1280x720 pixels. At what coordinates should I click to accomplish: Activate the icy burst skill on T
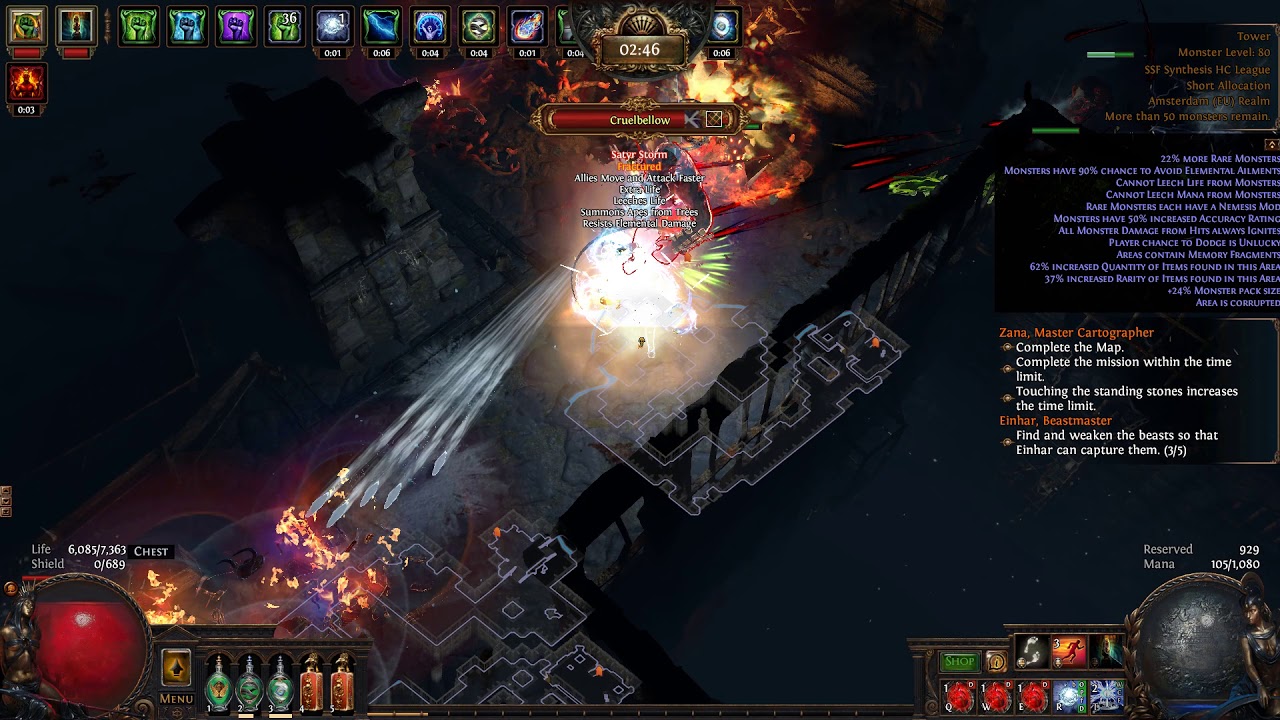pyautogui.click(x=1106, y=696)
